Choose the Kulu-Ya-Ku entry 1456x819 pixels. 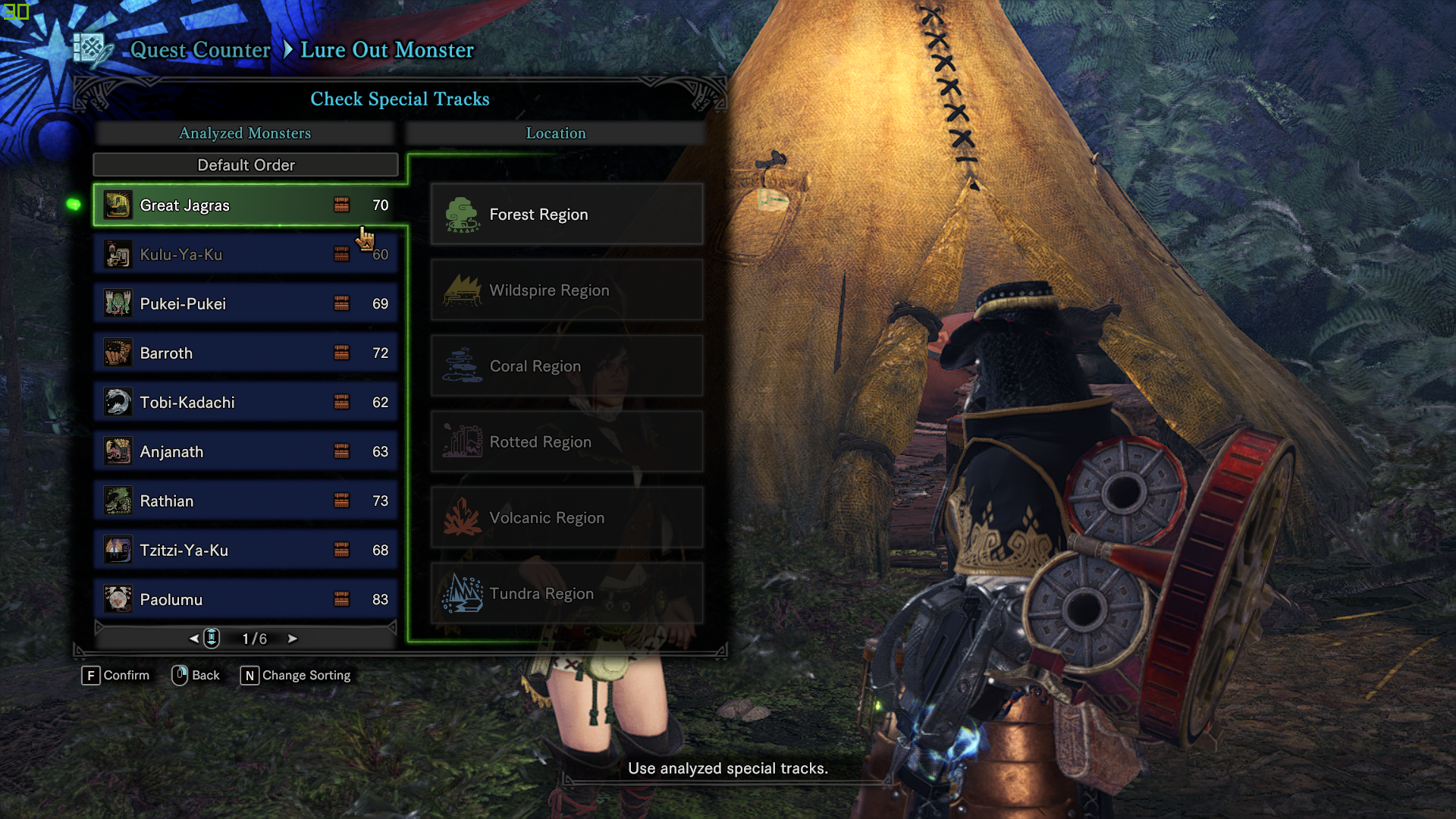[246, 255]
